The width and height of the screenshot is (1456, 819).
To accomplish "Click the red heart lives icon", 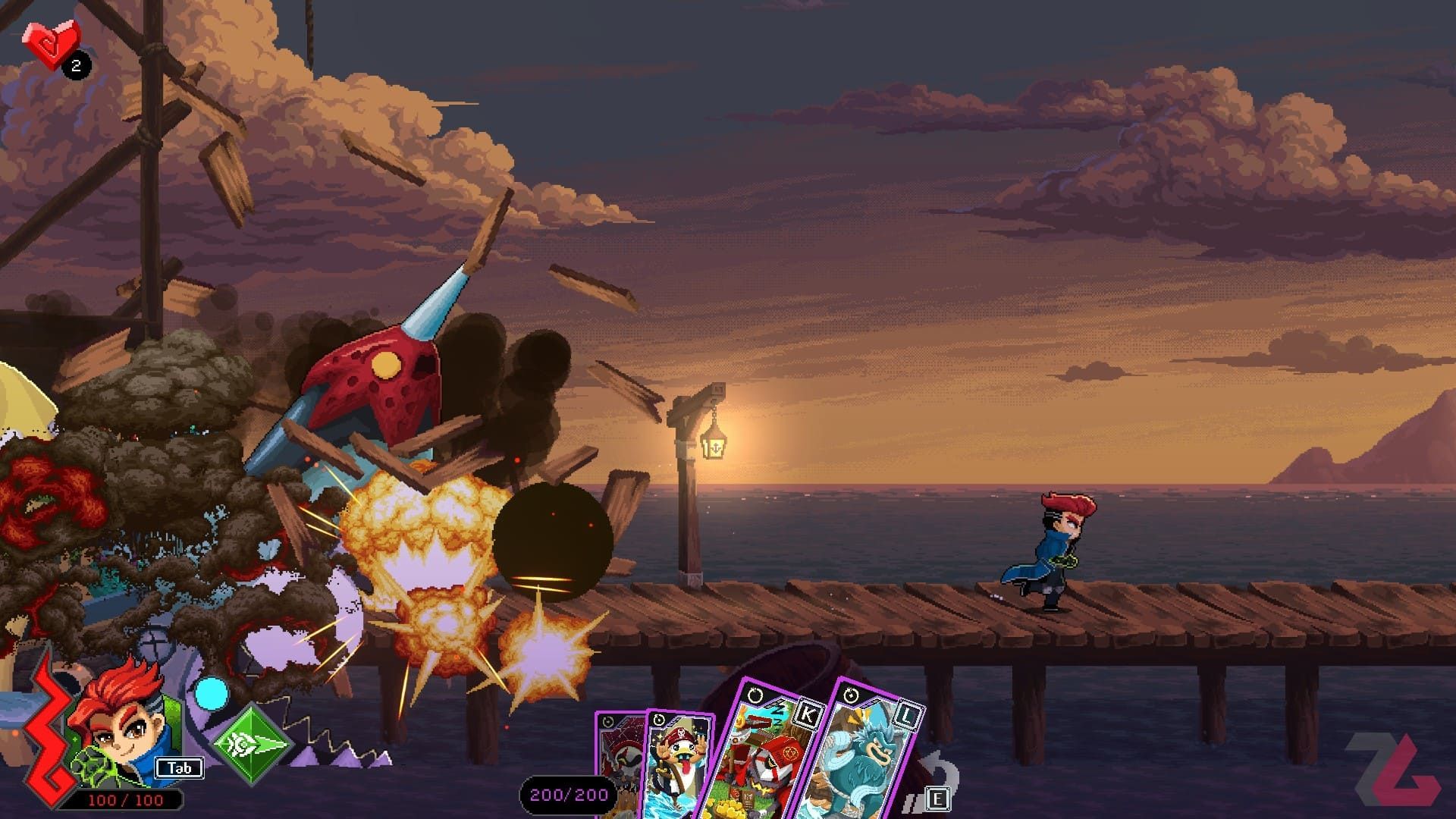I will [50, 42].
